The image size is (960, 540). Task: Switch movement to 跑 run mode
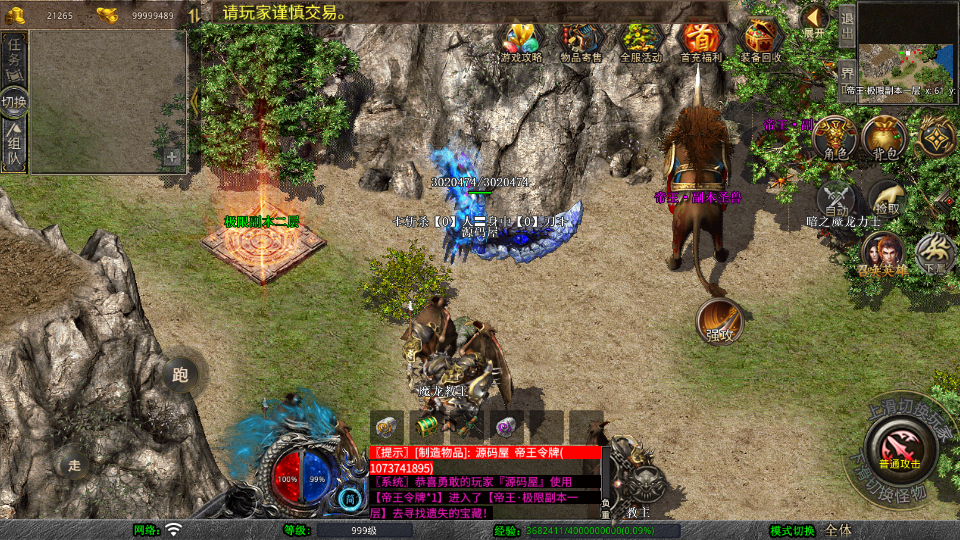pos(180,375)
